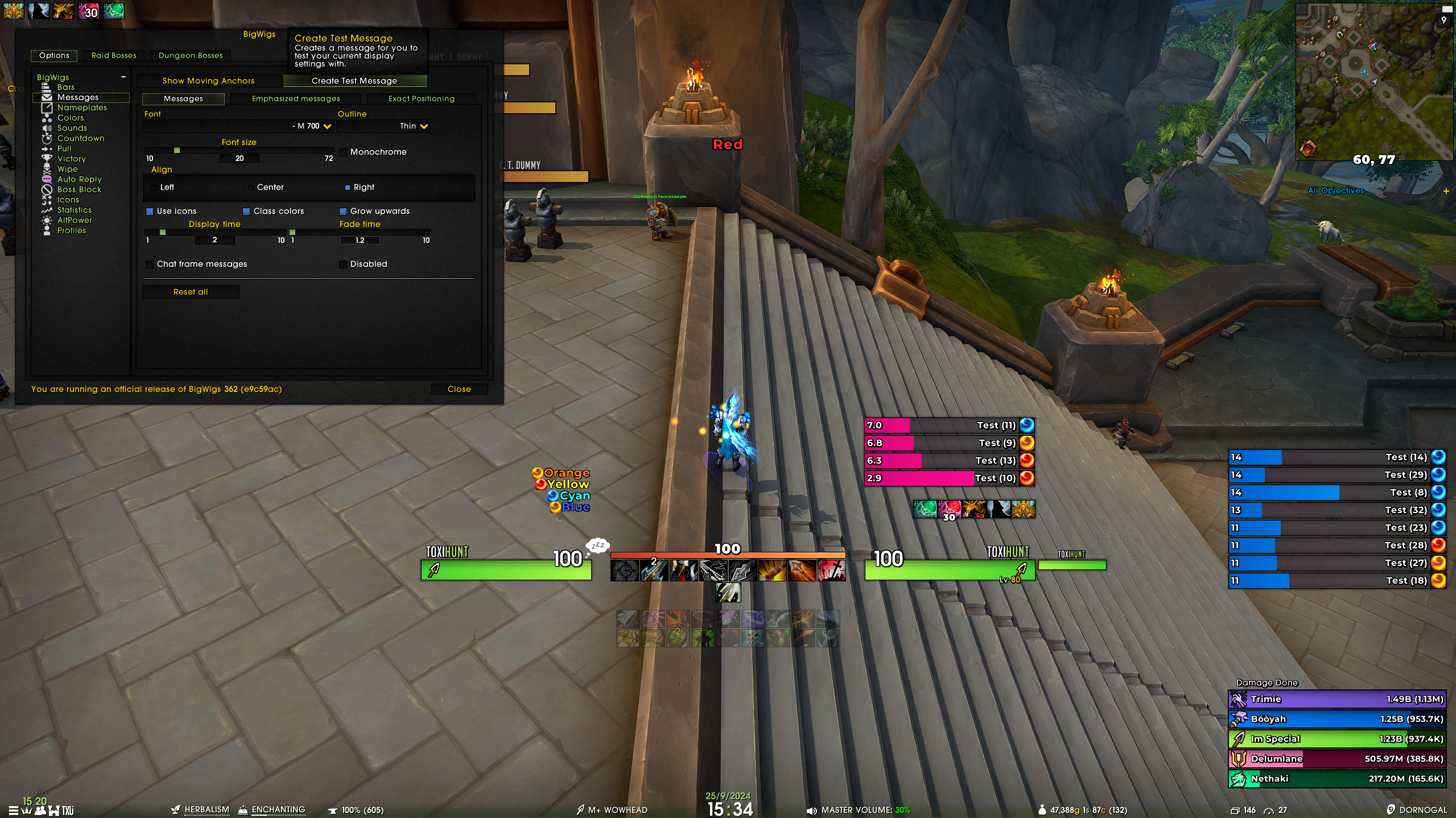Enable Chat frame messages
1456x818 pixels.
pos(150,265)
